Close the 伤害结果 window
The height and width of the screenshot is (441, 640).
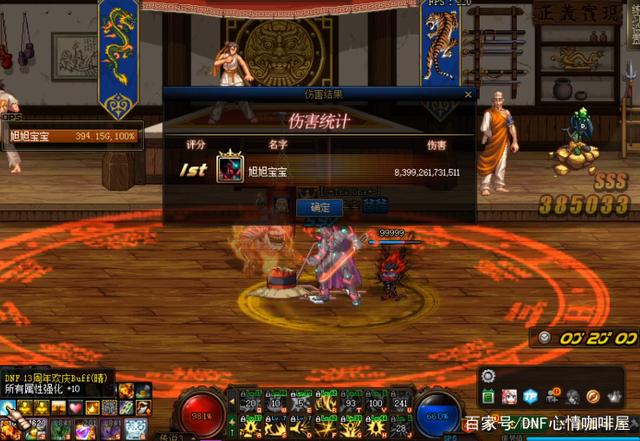[467, 94]
